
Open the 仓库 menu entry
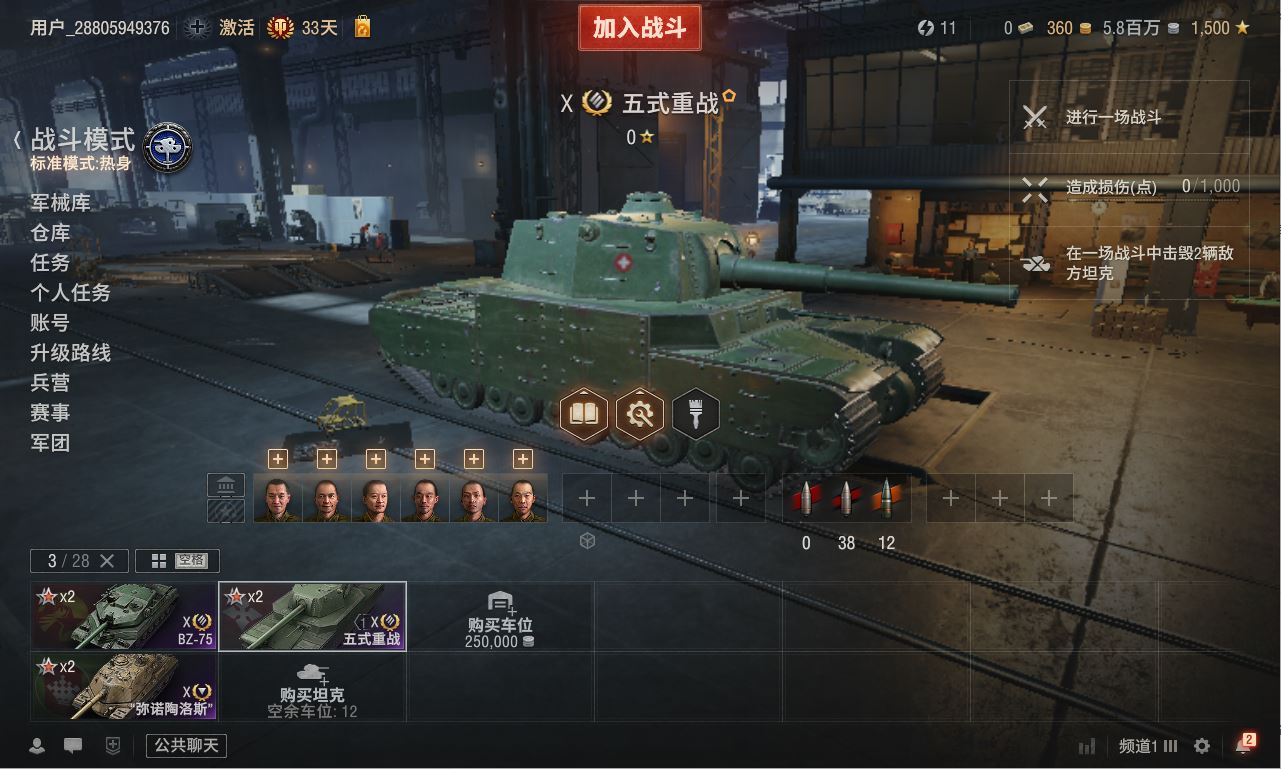click(50, 233)
